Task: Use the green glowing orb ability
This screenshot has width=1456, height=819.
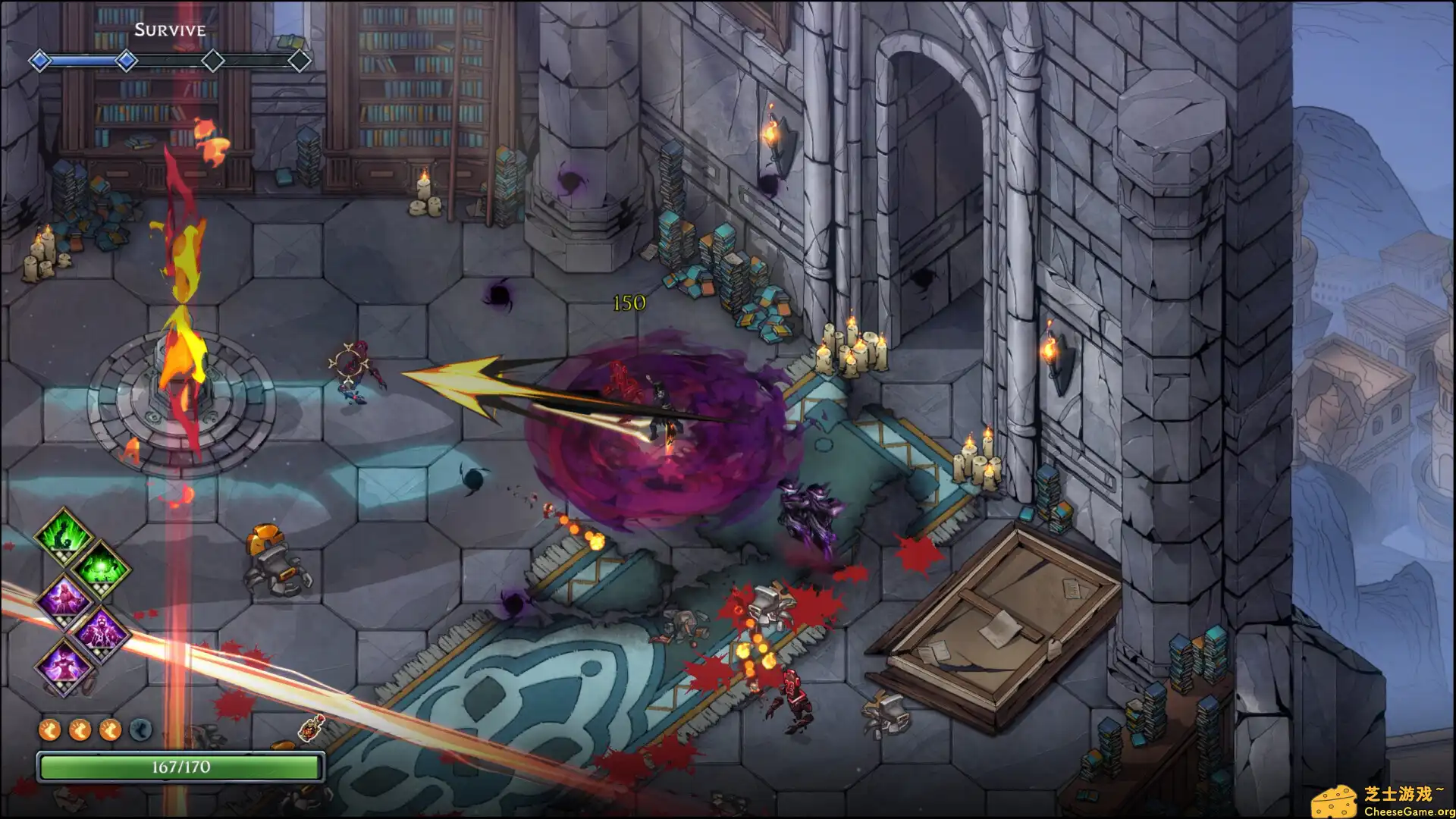Action: point(101,567)
